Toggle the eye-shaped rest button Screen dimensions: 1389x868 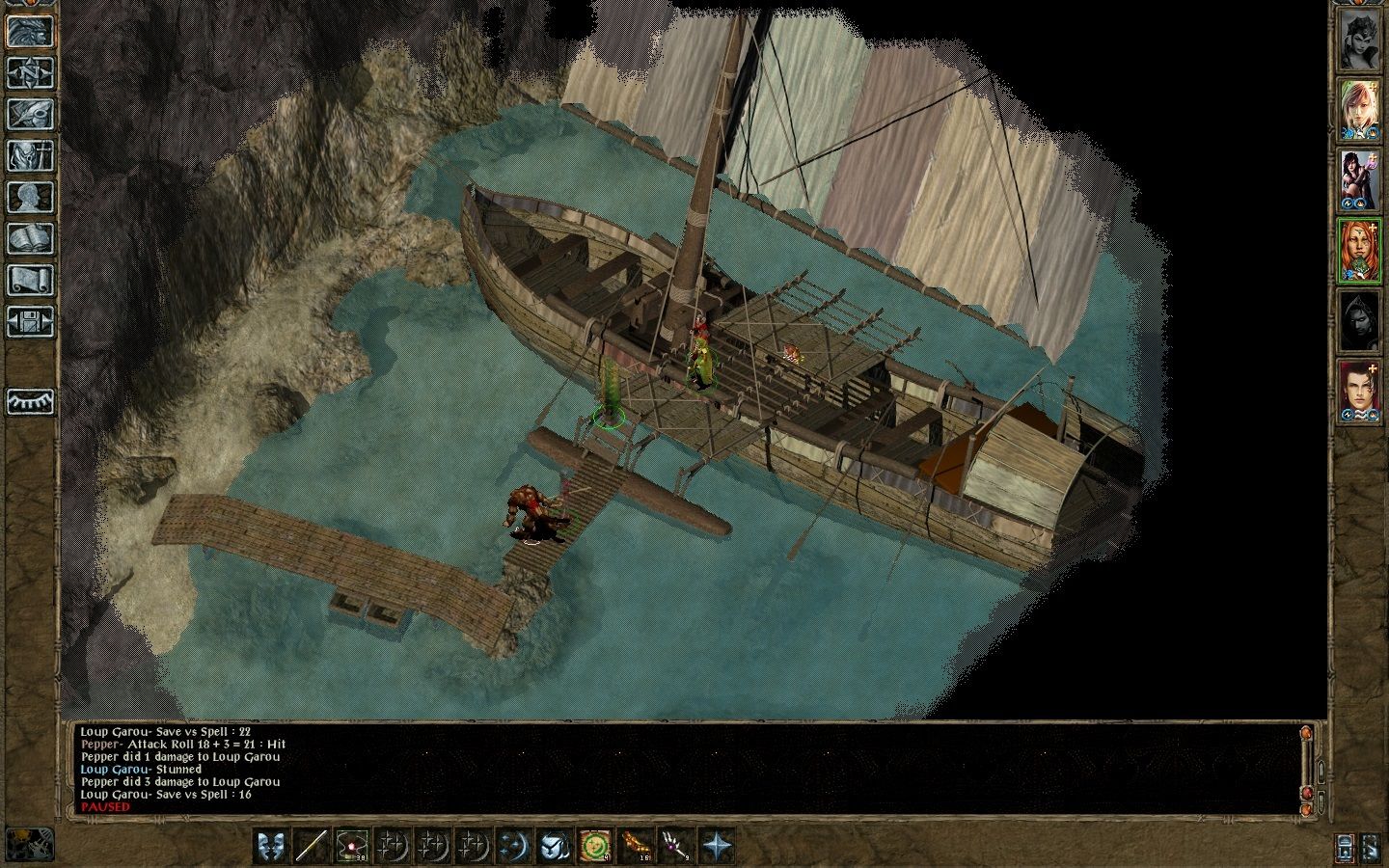click(x=30, y=401)
